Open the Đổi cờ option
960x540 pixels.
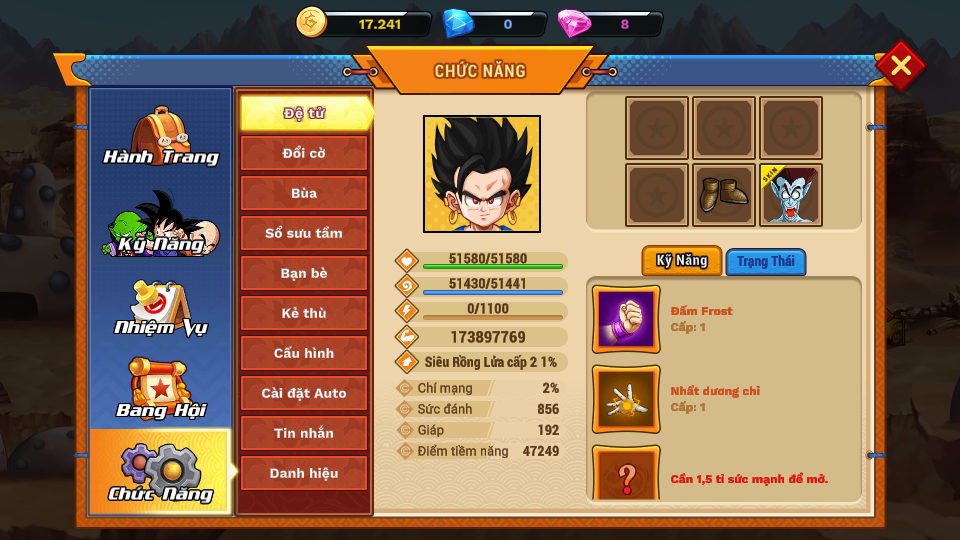304,153
